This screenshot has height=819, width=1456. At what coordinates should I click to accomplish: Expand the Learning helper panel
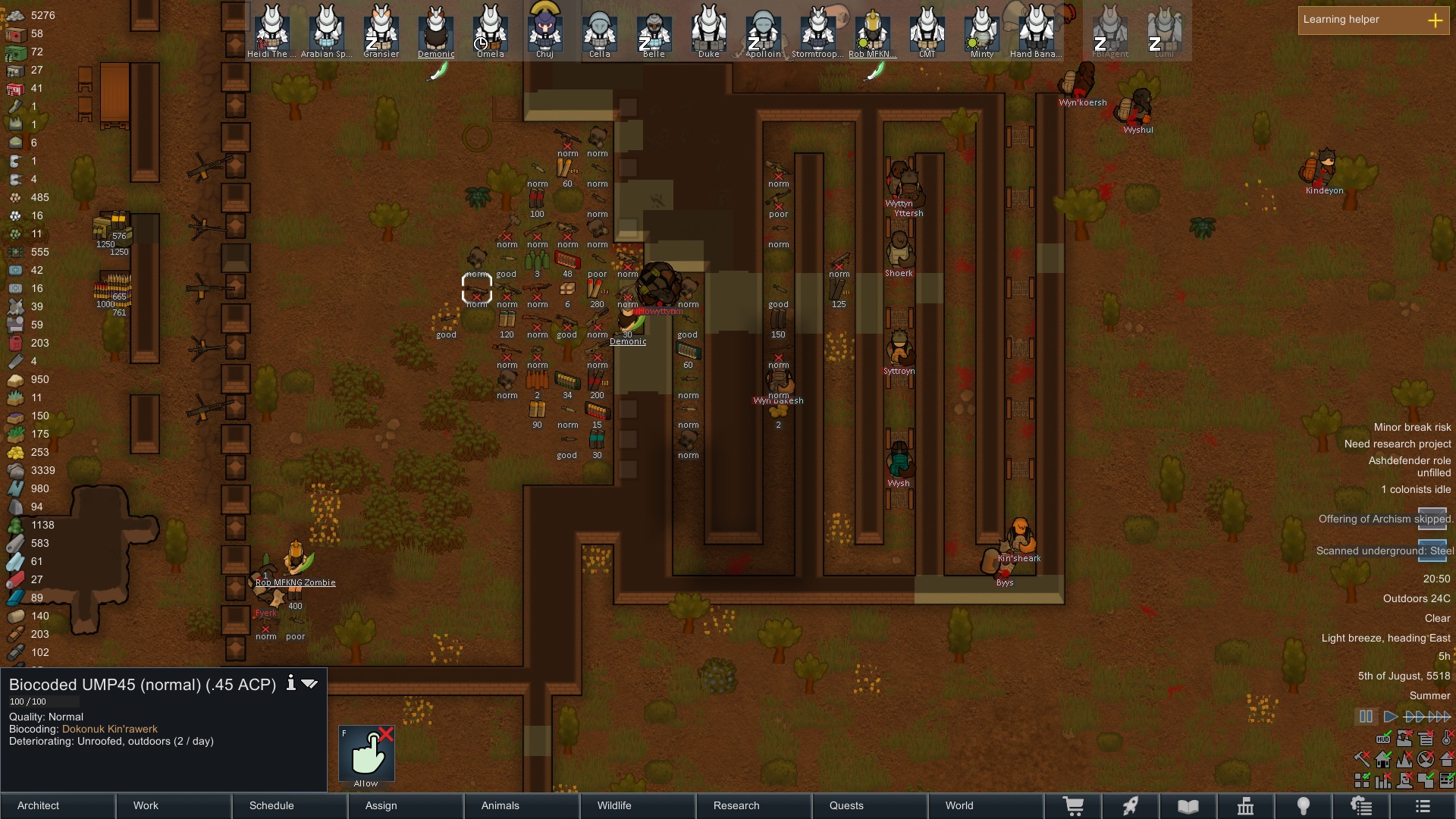pos(1435,20)
